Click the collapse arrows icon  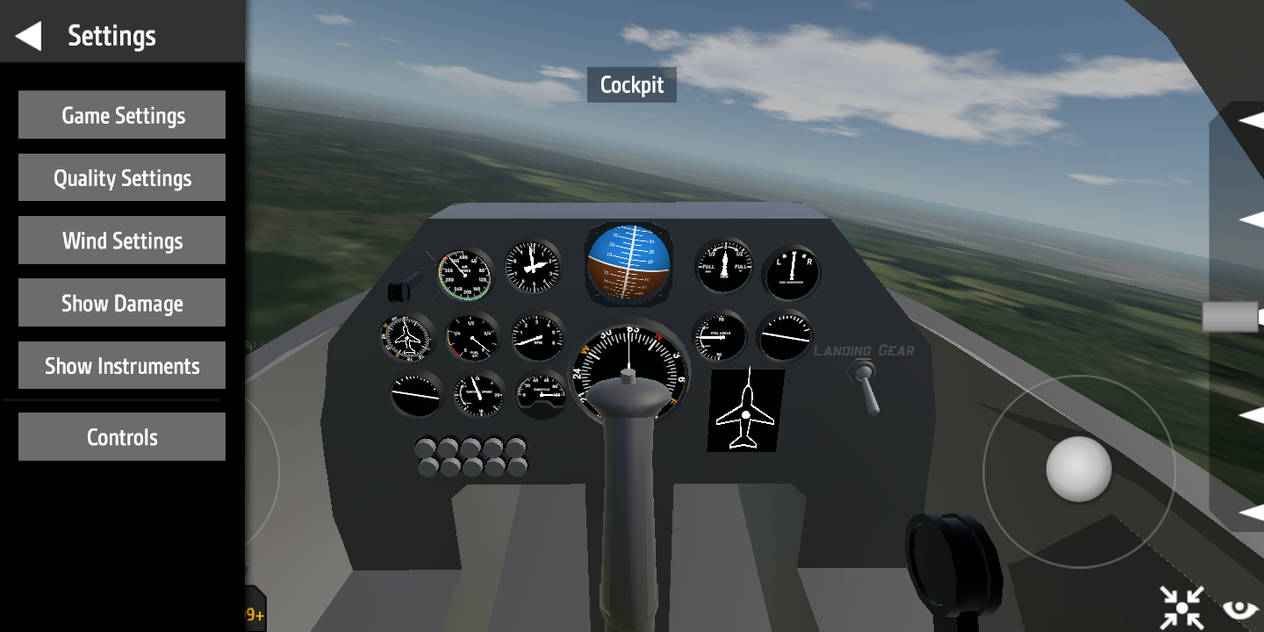[1182, 607]
